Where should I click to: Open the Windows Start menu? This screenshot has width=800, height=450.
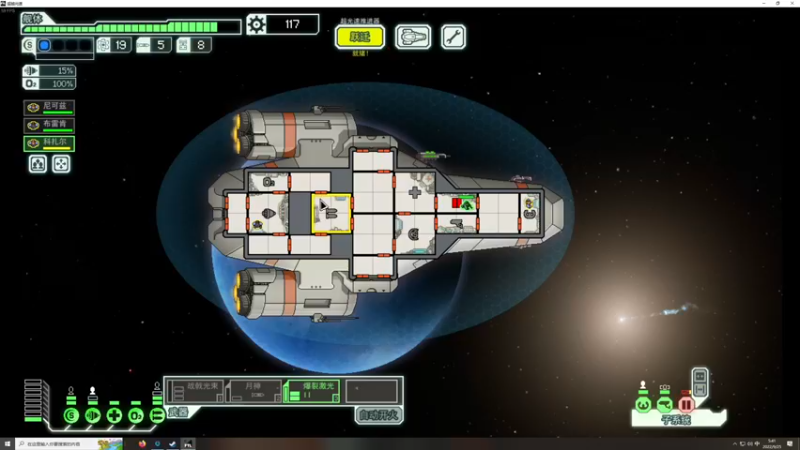click(8, 443)
